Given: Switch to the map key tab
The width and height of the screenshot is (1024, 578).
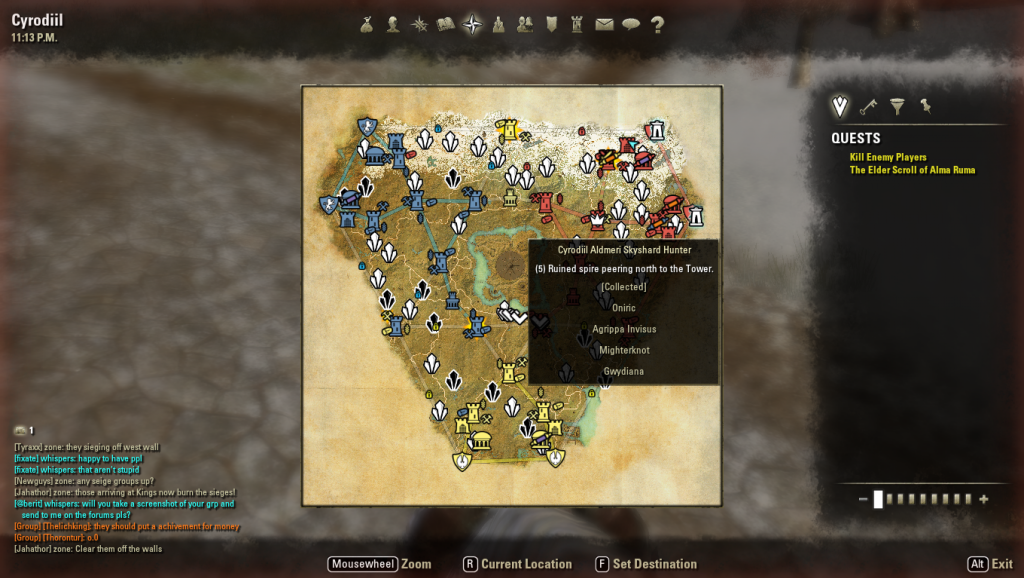Looking at the screenshot, I should 869,106.
